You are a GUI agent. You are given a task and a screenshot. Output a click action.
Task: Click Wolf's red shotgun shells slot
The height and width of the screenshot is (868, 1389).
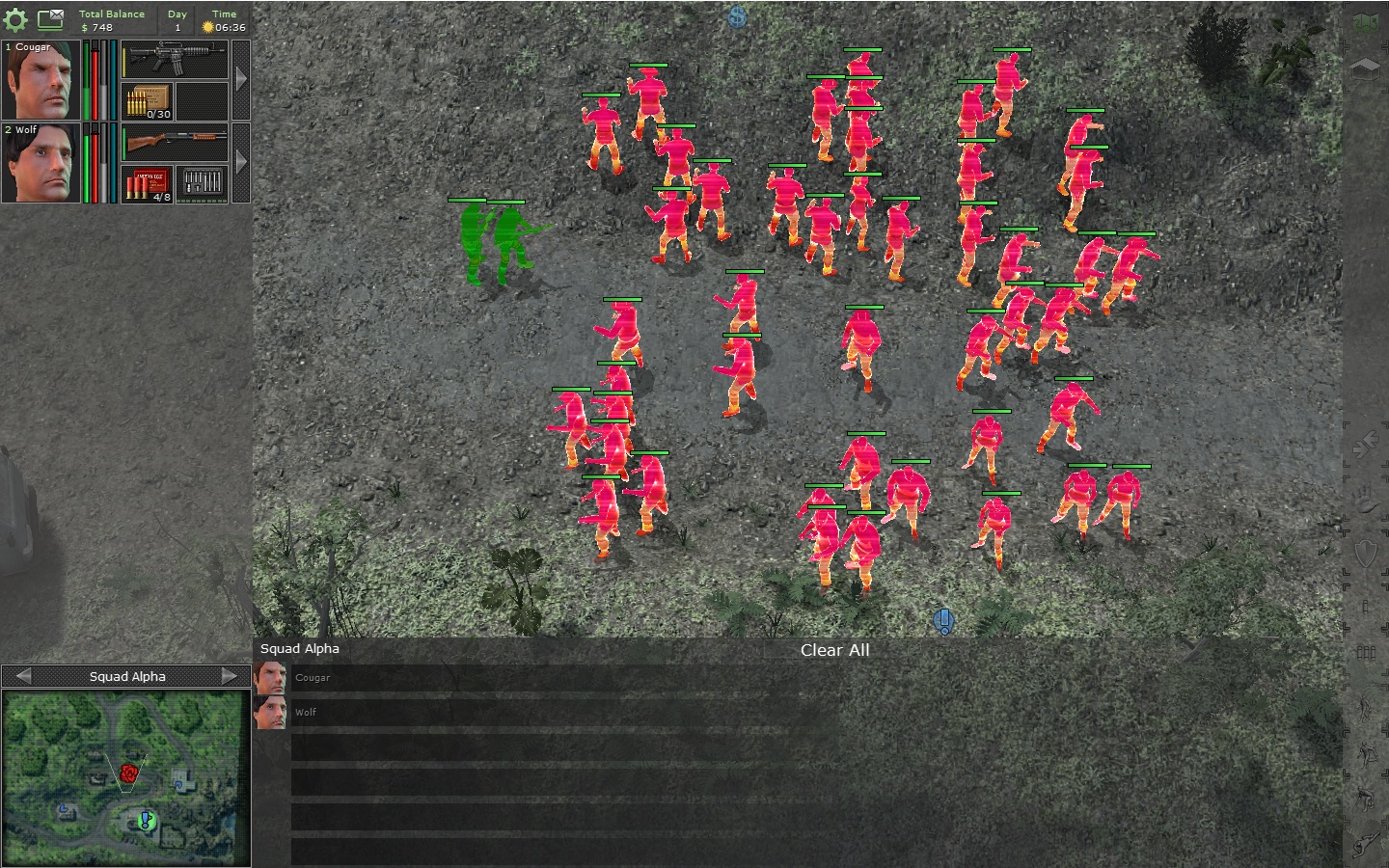click(x=148, y=183)
